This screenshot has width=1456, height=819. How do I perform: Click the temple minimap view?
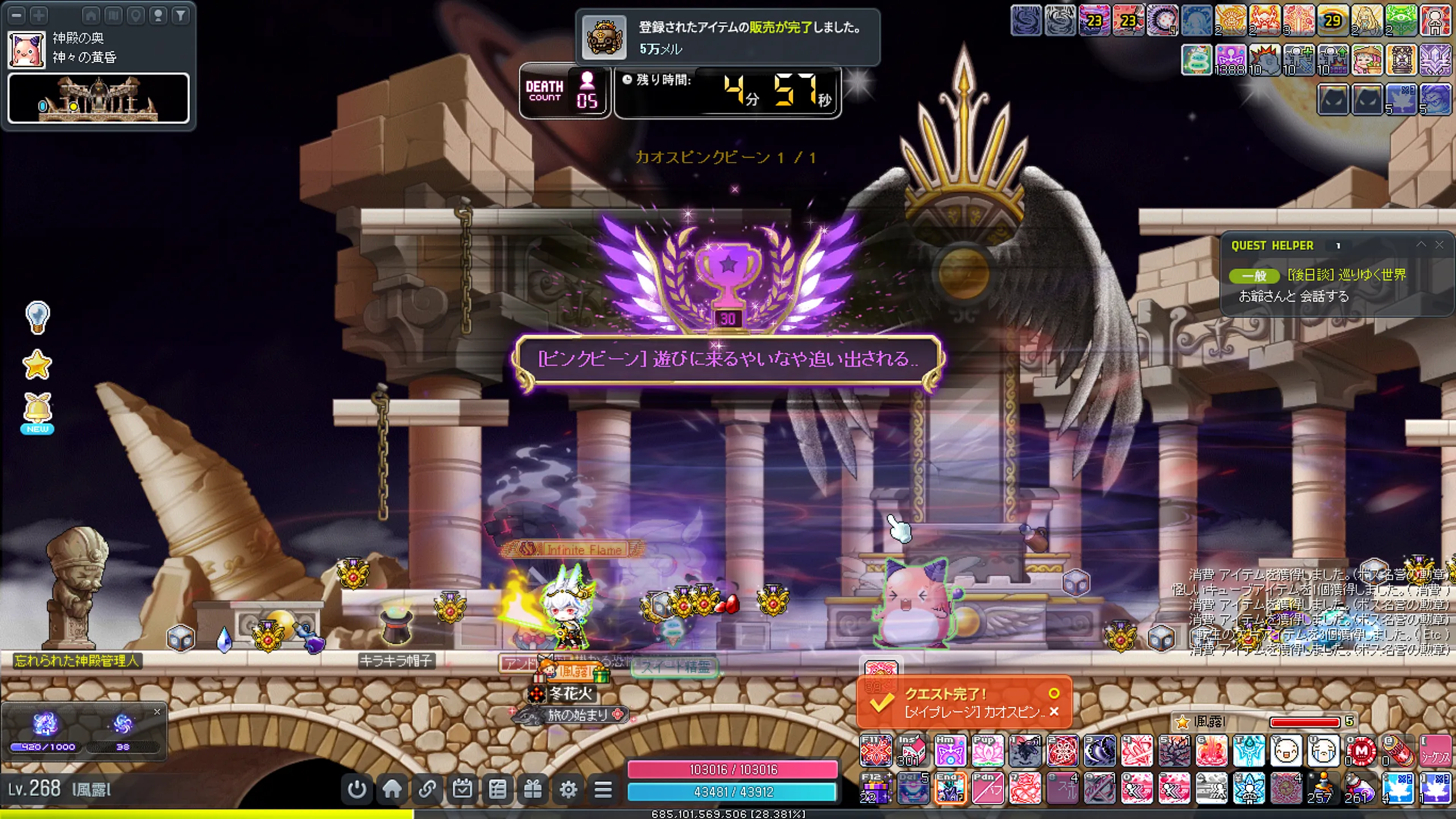[98, 98]
